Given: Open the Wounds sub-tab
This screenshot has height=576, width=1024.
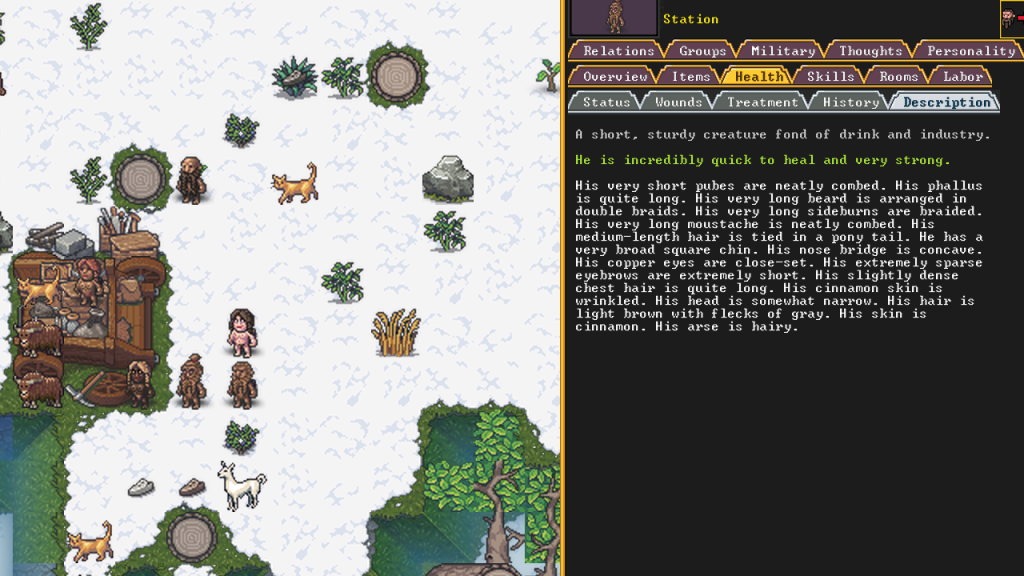Looking at the screenshot, I should (678, 102).
